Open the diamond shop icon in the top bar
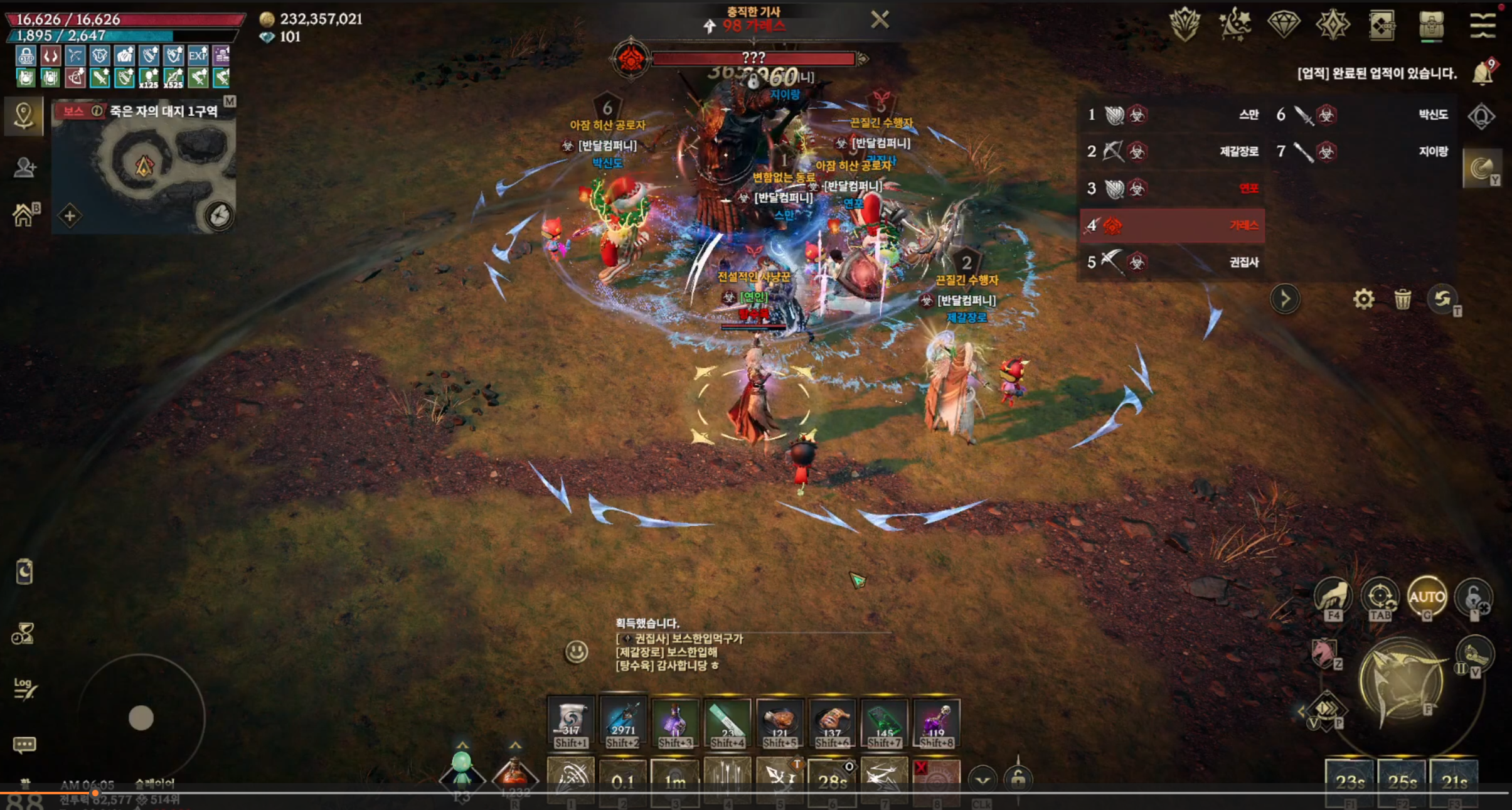 click(1283, 25)
